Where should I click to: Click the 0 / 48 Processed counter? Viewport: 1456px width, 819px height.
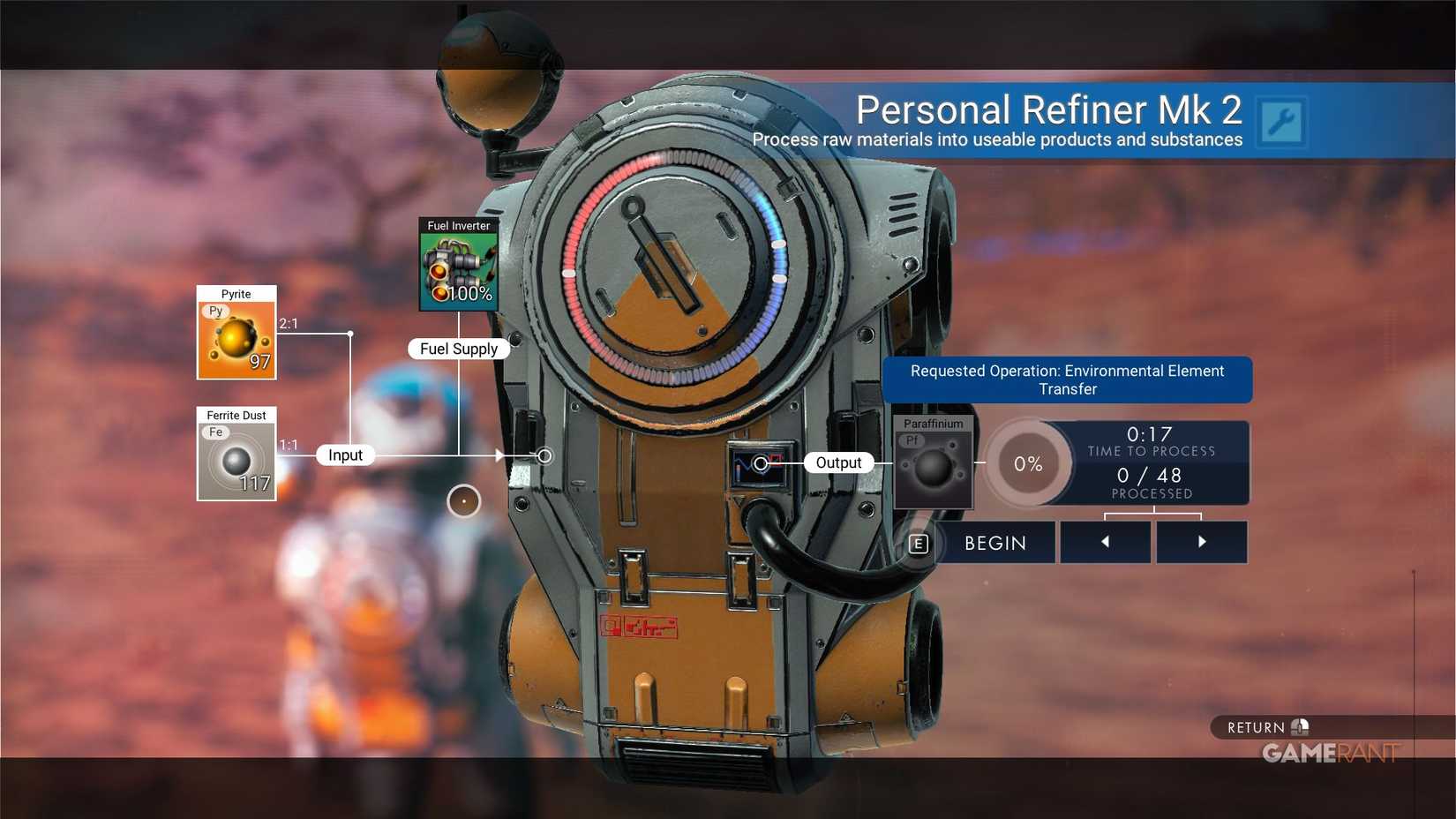(x=1152, y=481)
